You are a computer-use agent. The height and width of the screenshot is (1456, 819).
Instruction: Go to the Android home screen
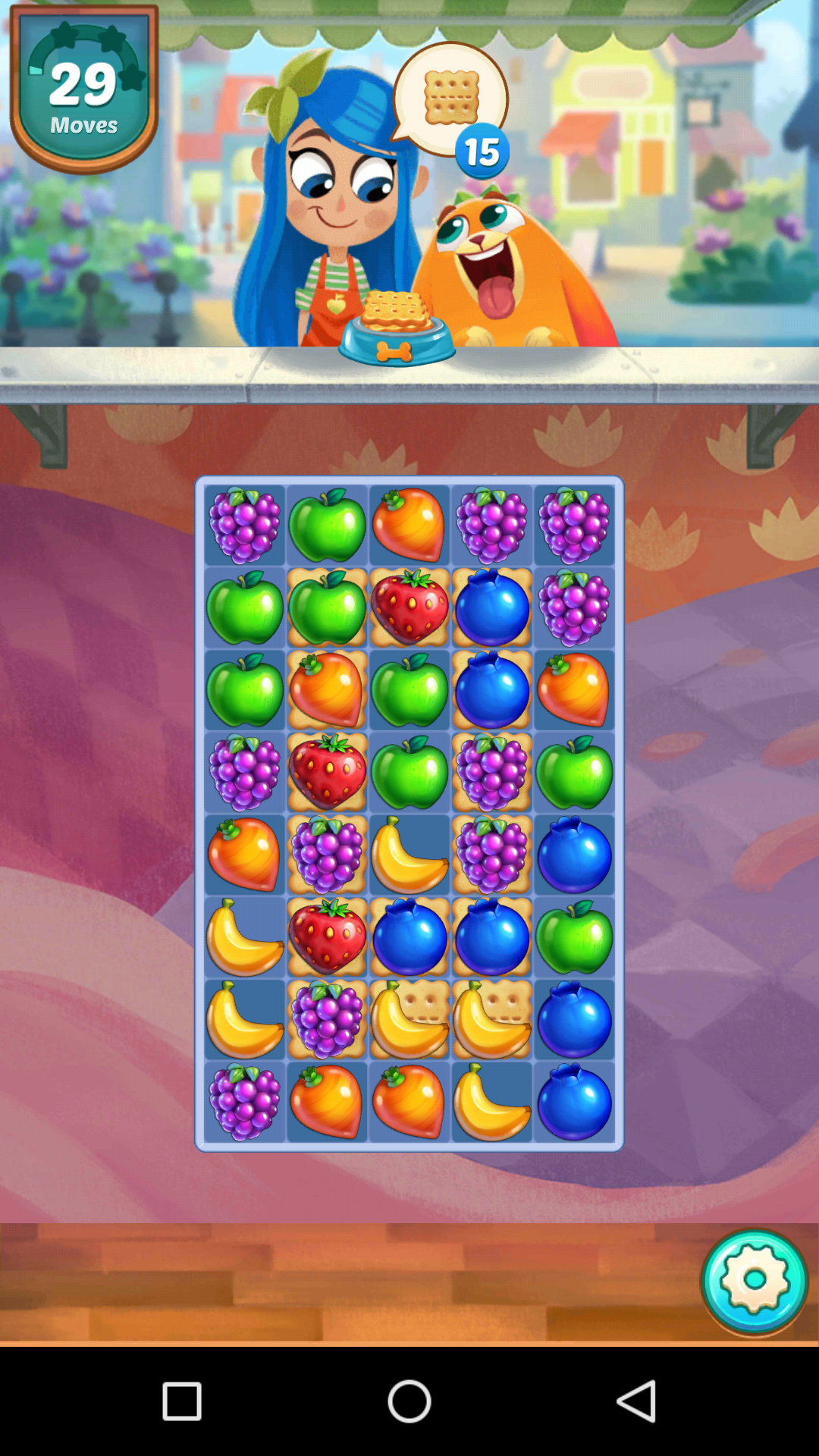pyautogui.click(x=409, y=1401)
